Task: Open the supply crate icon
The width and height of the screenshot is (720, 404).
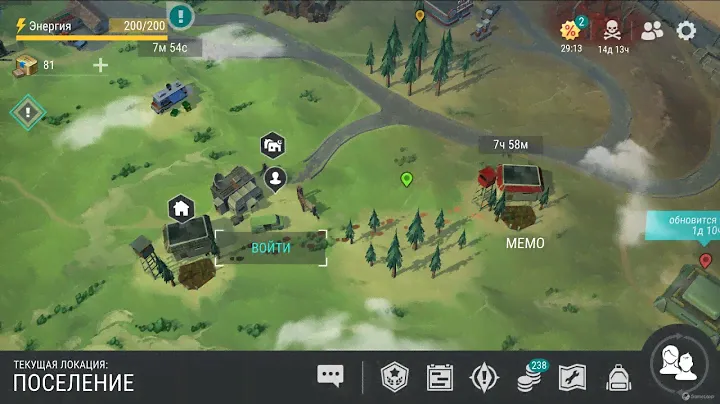Action: pos(25,65)
